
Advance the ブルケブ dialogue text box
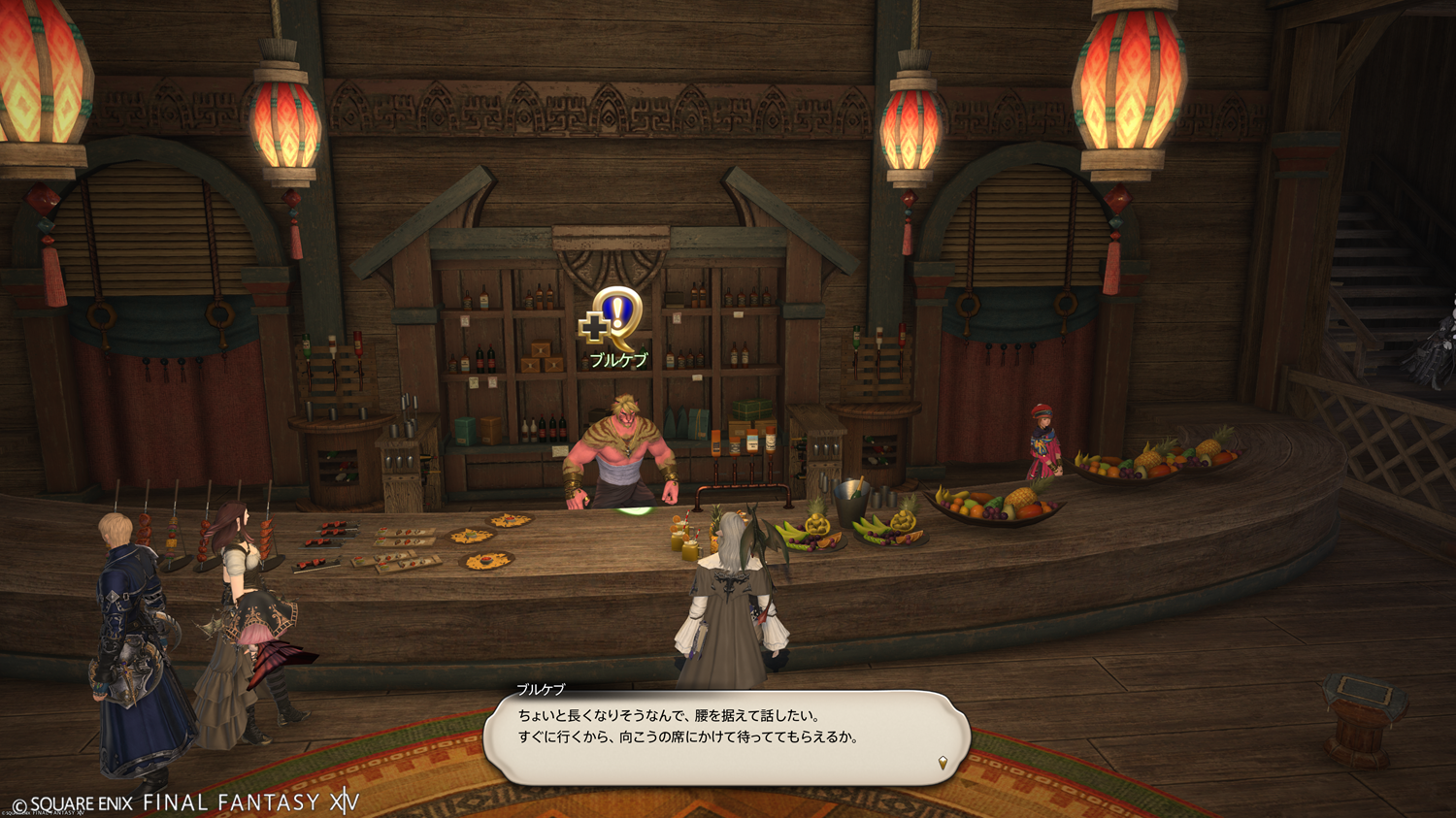click(726, 737)
